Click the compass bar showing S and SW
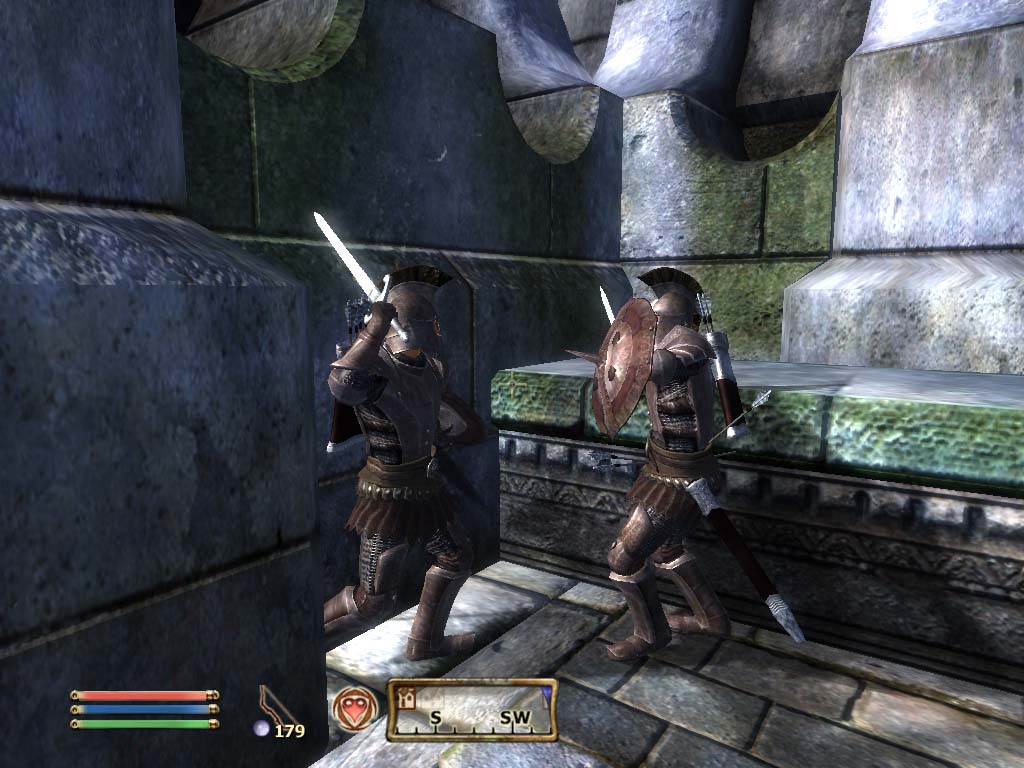1024x768 pixels. click(x=471, y=711)
